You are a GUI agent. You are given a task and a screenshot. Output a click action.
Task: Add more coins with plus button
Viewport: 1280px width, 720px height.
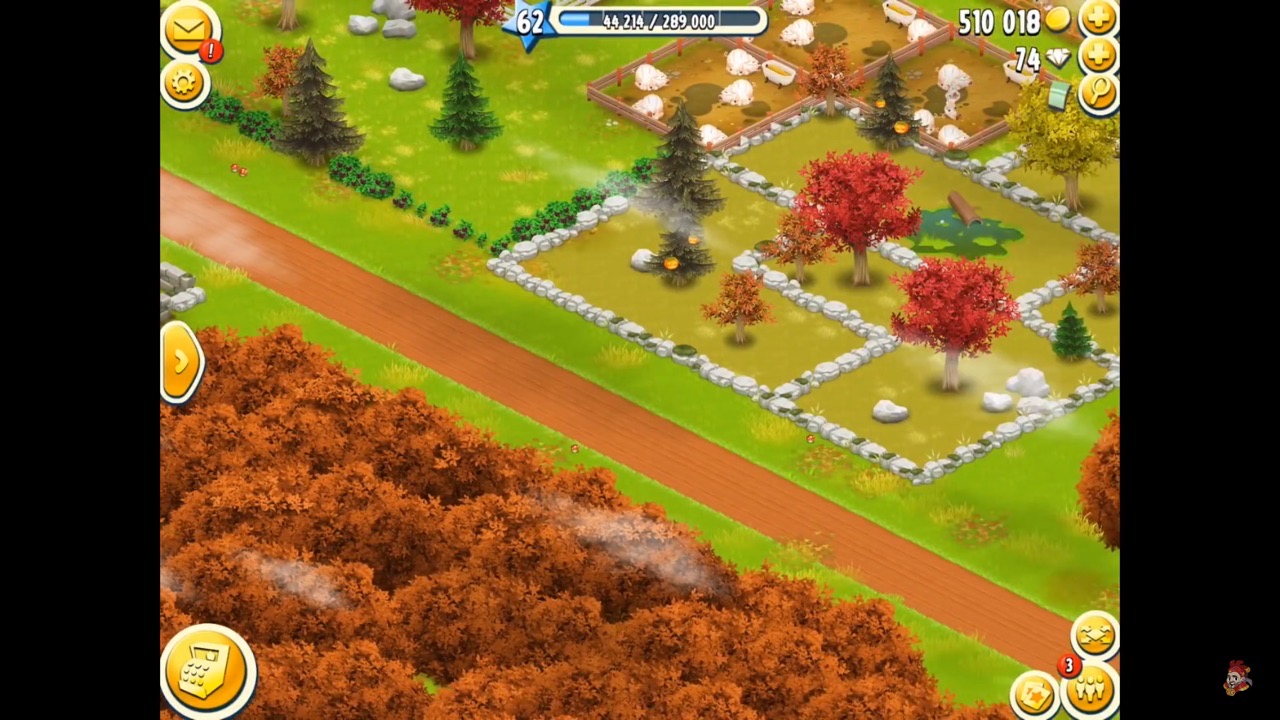tap(1098, 19)
